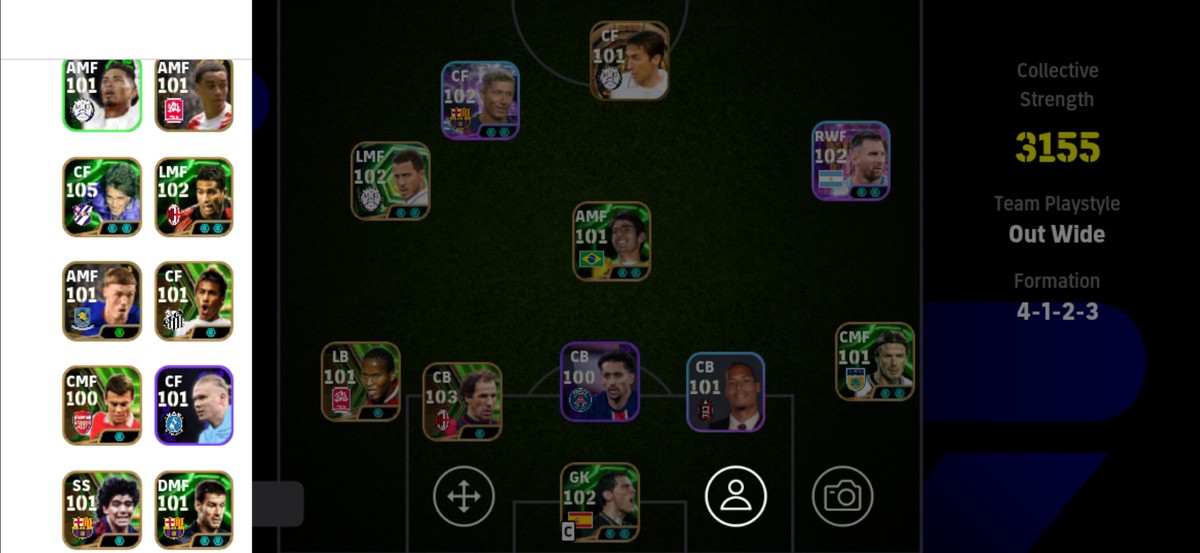Select the AMF 101 card on the pitch
This screenshot has width=1200, height=553.
(611, 241)
